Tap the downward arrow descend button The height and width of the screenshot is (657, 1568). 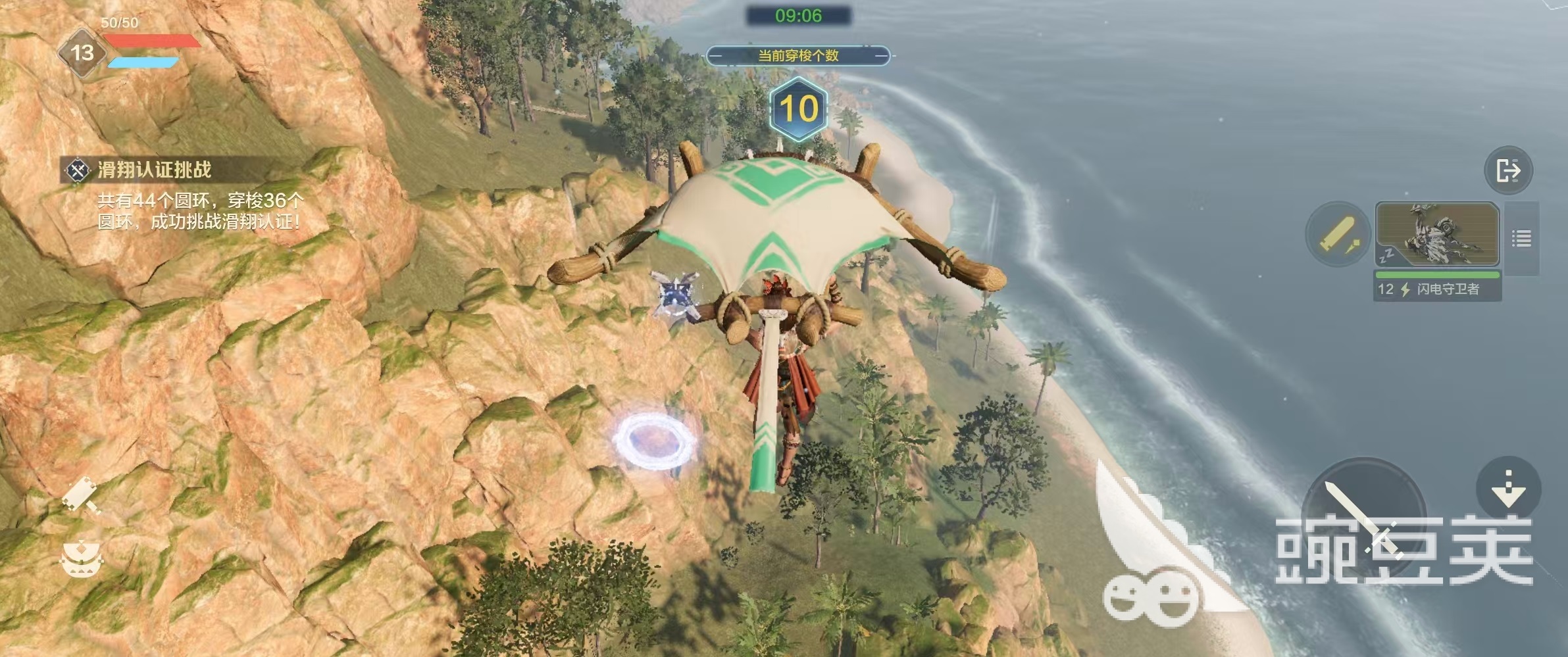(1508, 488)
